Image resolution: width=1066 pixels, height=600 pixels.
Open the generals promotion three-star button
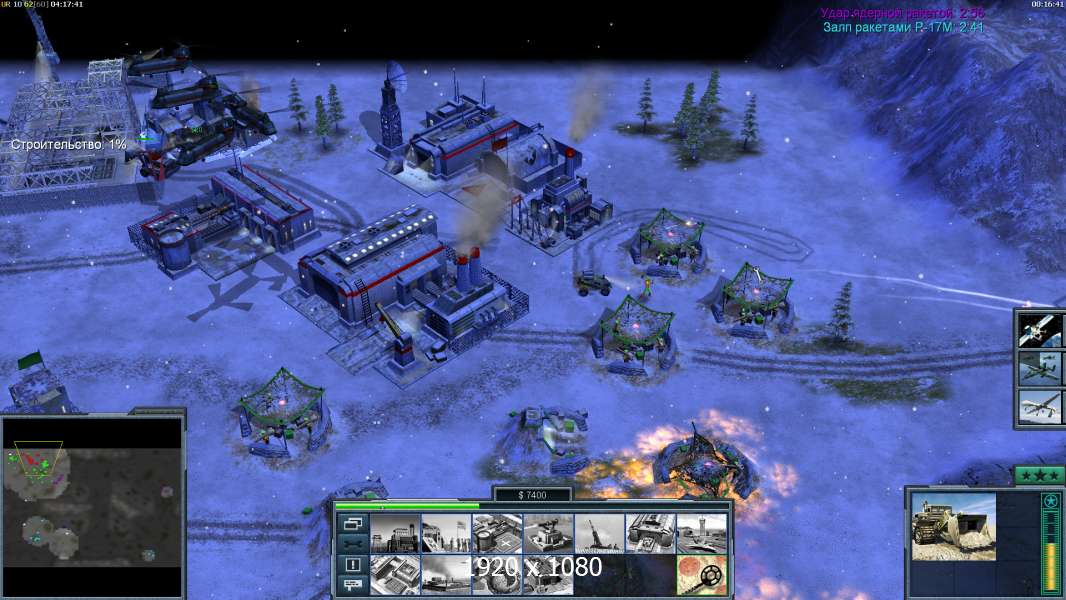(x=1039, y=475)
